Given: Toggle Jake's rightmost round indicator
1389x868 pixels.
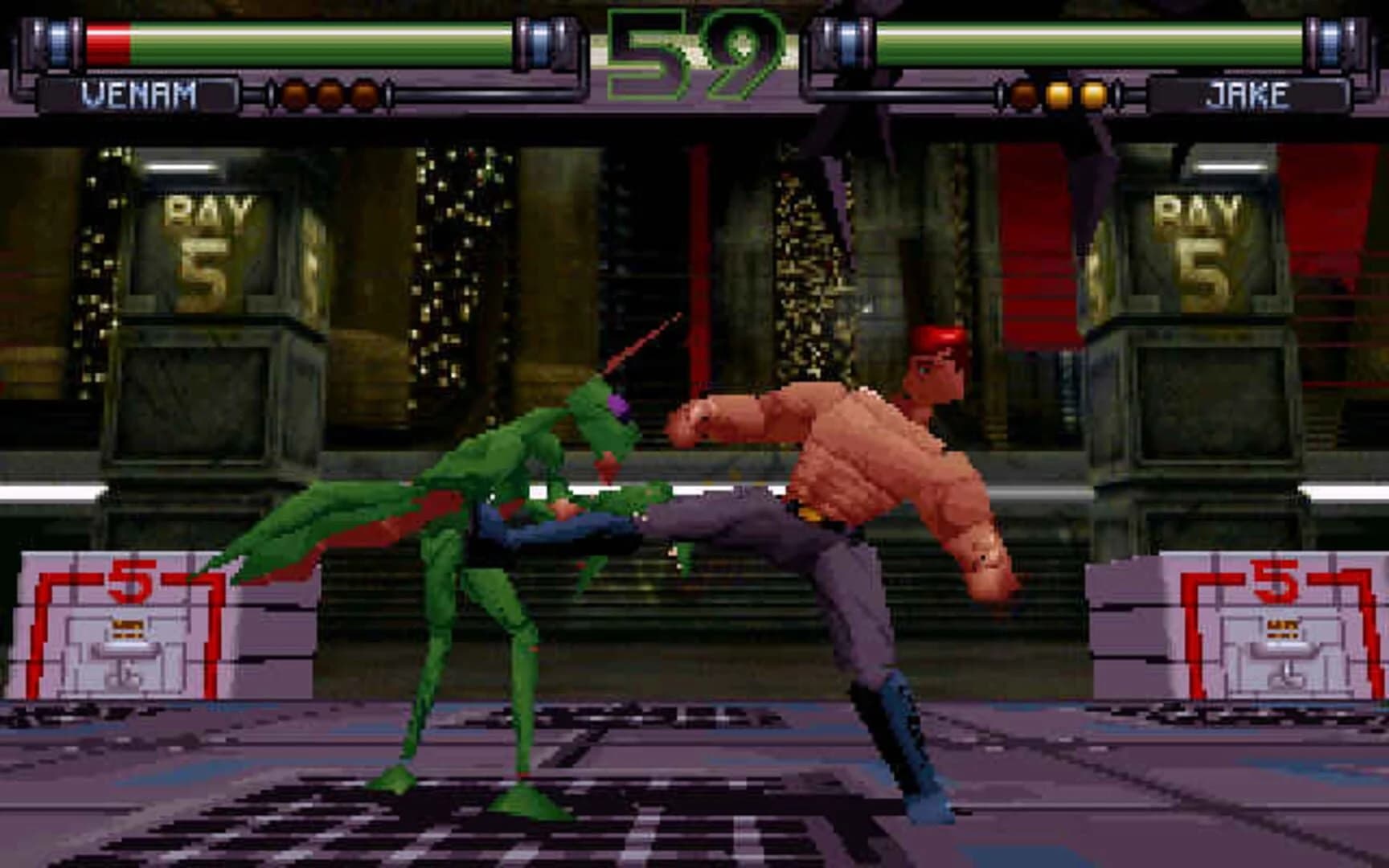Looking at the screenshot, I should 1093,95.
